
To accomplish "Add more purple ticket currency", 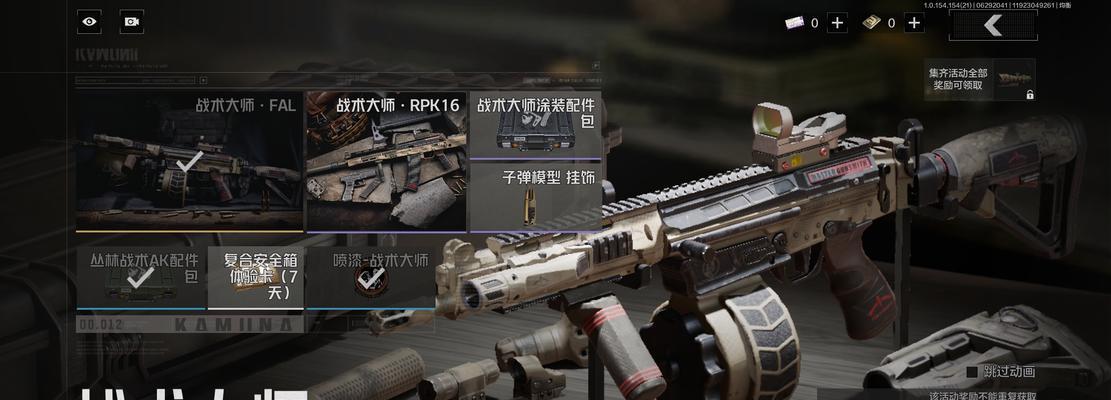I will 837,23.
